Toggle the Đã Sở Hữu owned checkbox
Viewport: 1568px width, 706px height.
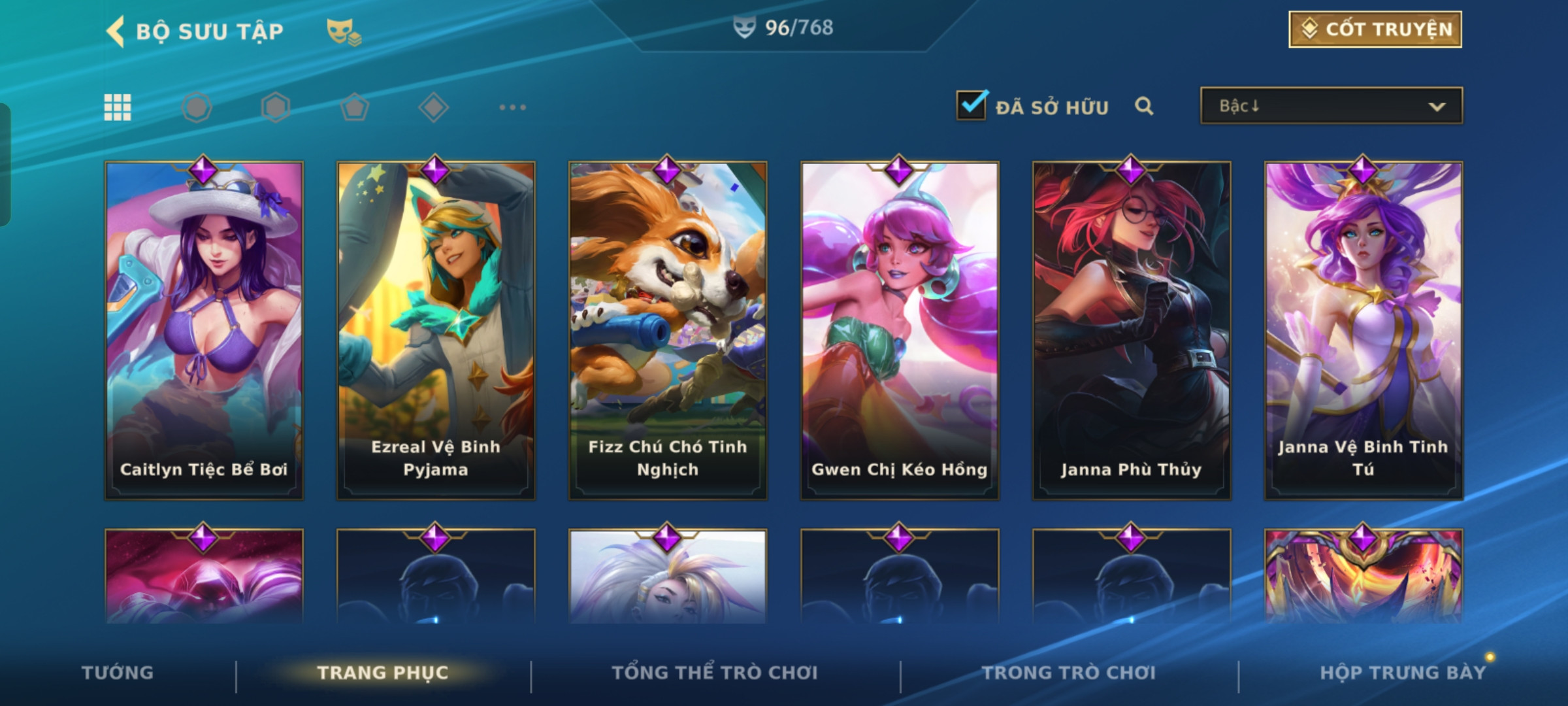click(972, 106)
